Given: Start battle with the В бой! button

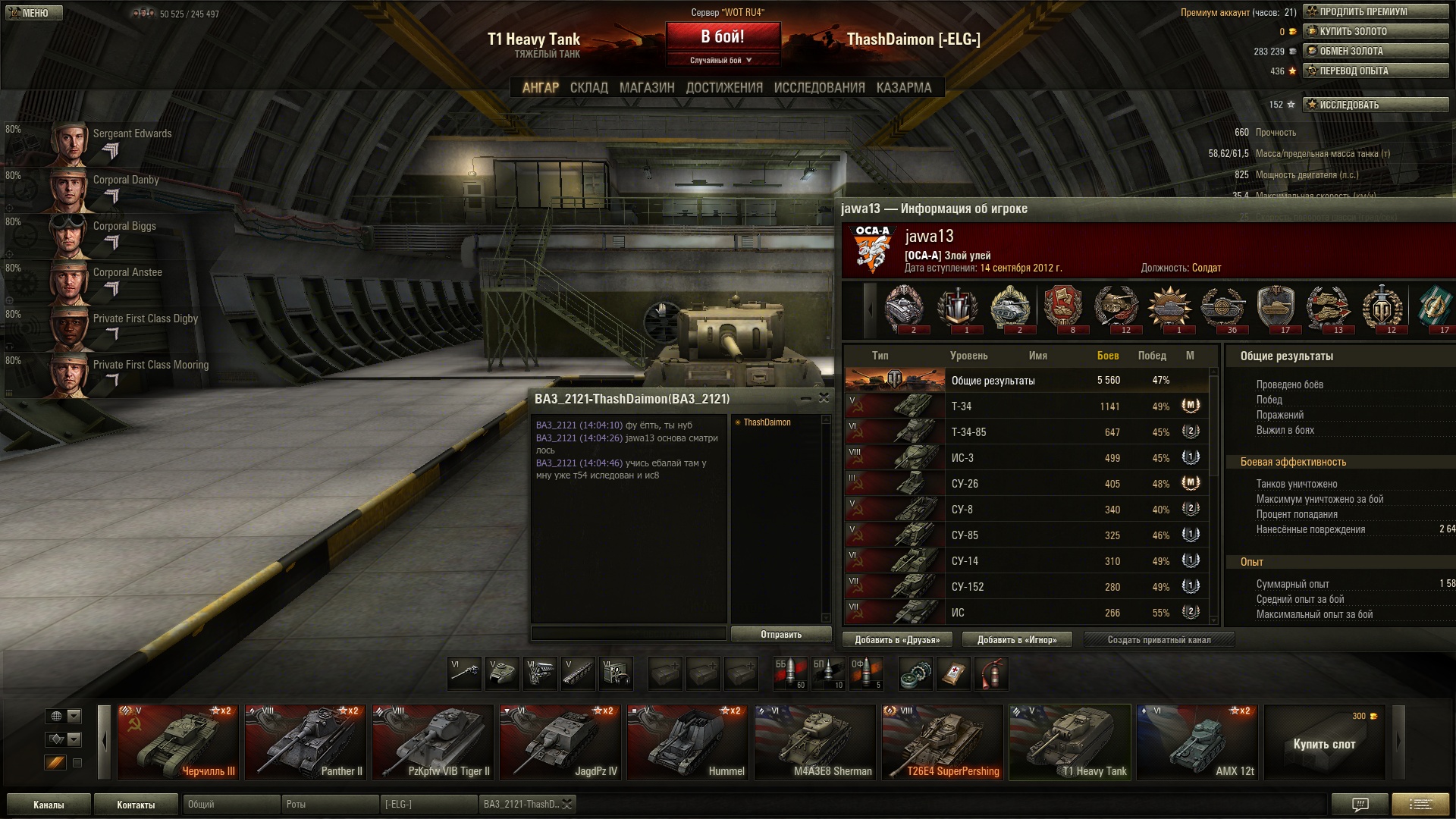Looking at the screenshot, I should coord(723,36).
